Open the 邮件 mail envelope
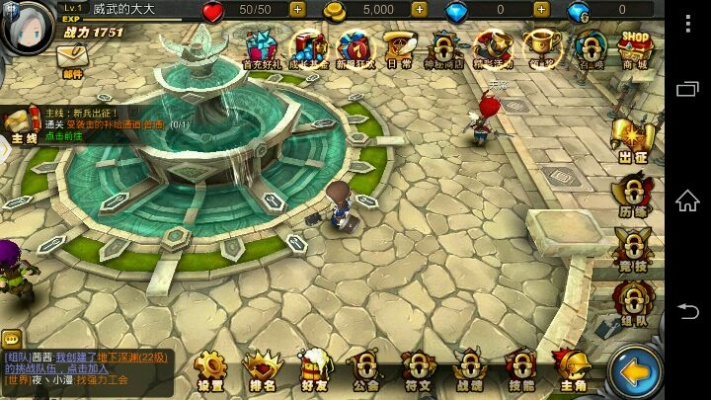711x400 pixels. [72, 59]
